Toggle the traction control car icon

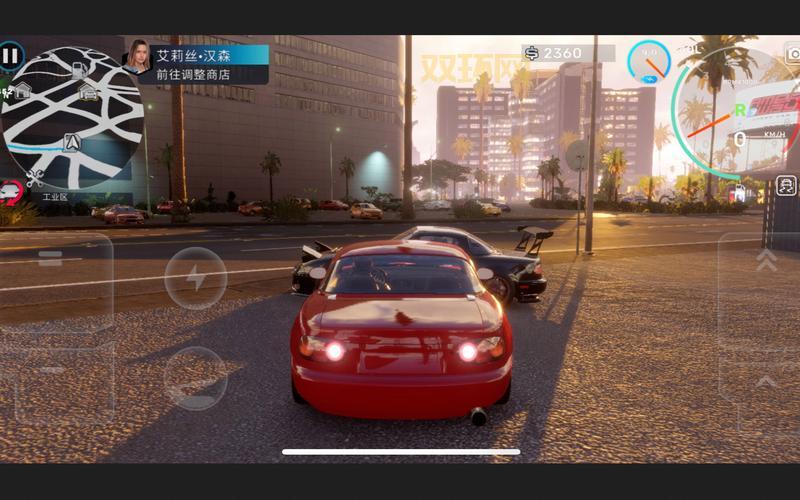786,185
